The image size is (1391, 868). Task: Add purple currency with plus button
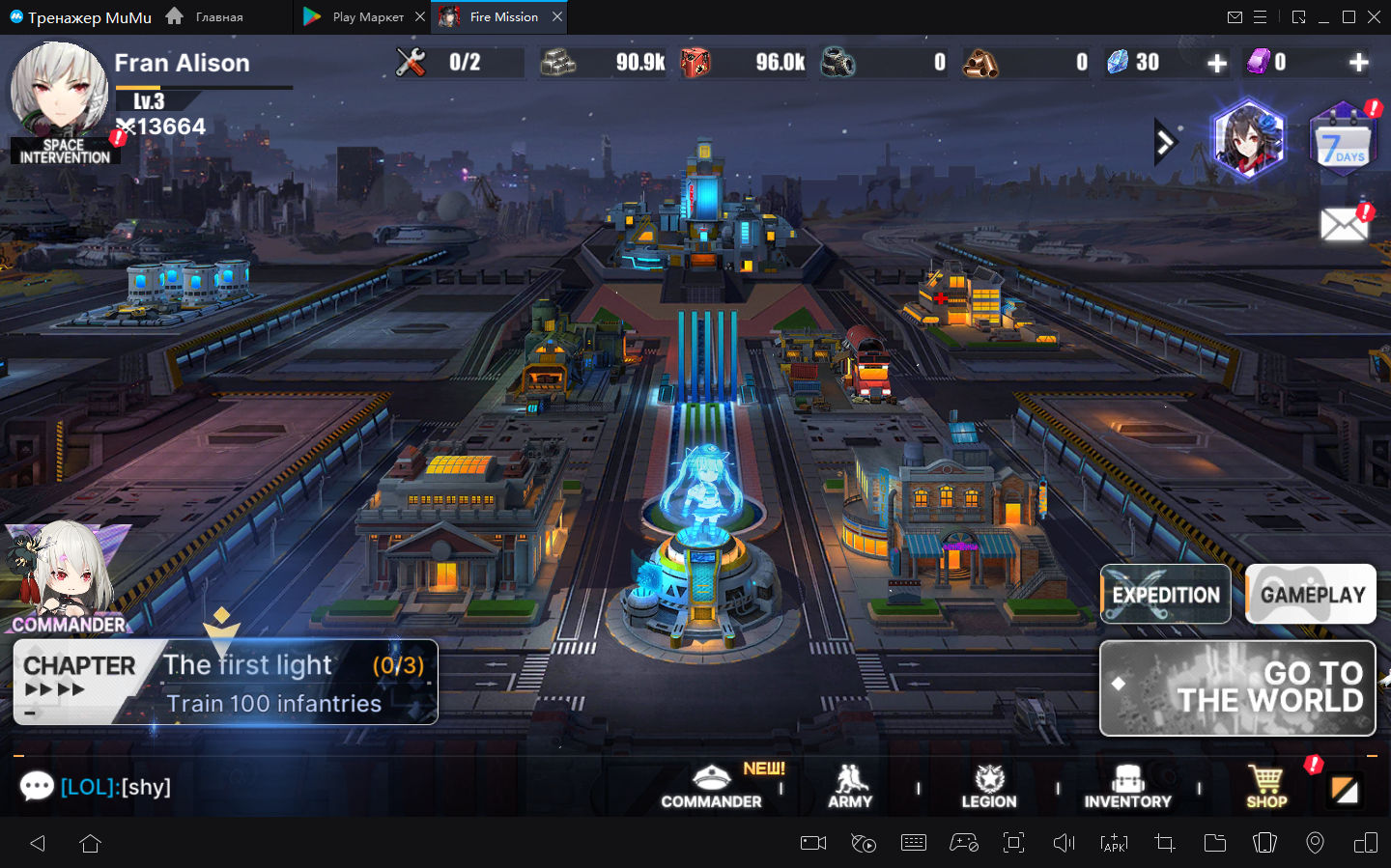[1358, 64]
